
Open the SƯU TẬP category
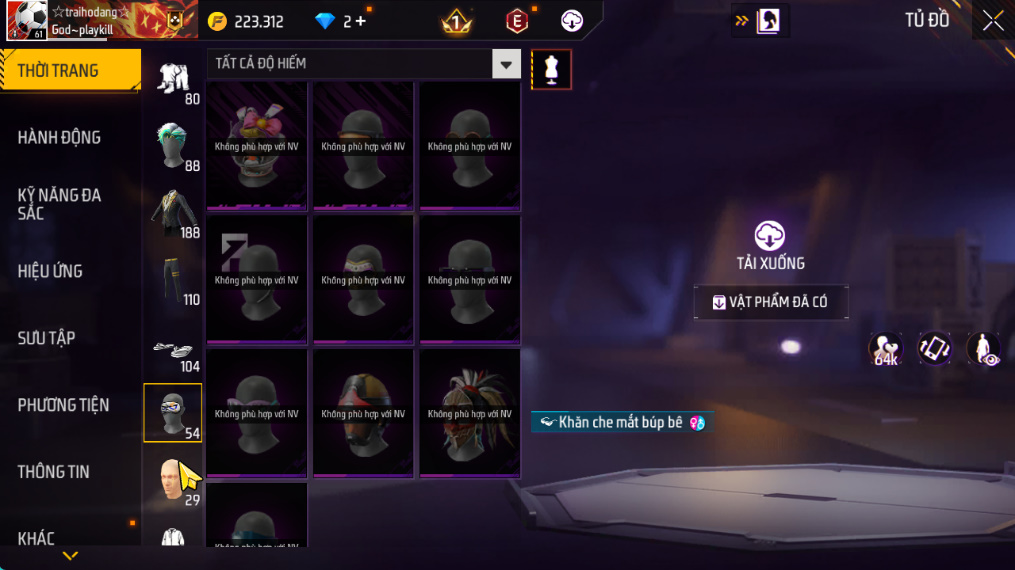point(47,338)
